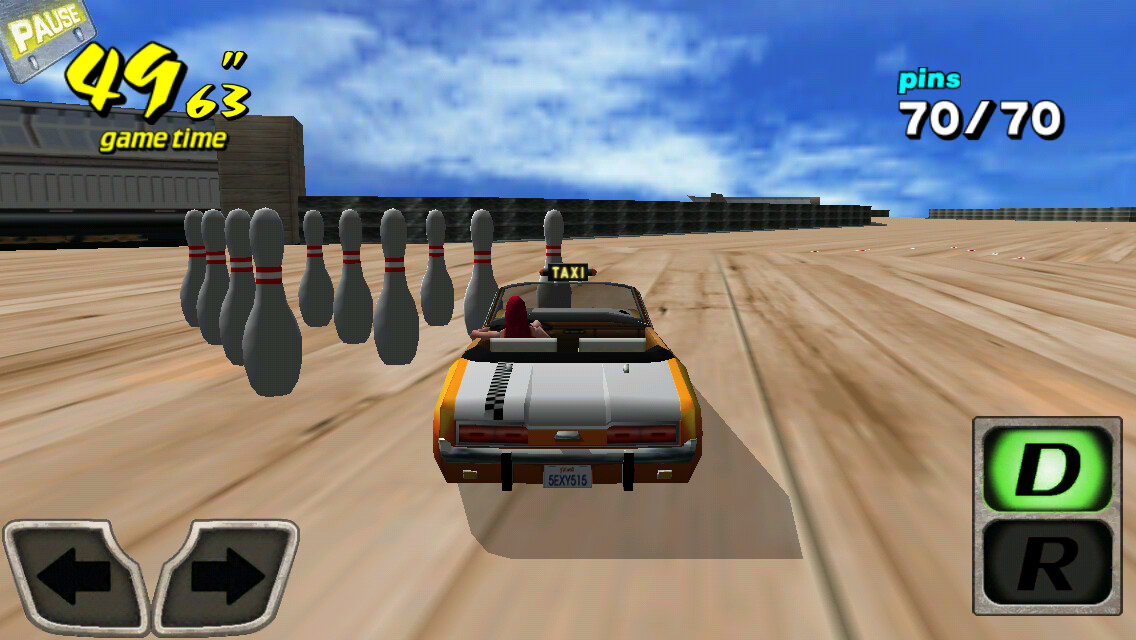Steer left with the left arrow pedal
Image resolution: width=1136 pixels, height=640 pixels.
(75, 577)
